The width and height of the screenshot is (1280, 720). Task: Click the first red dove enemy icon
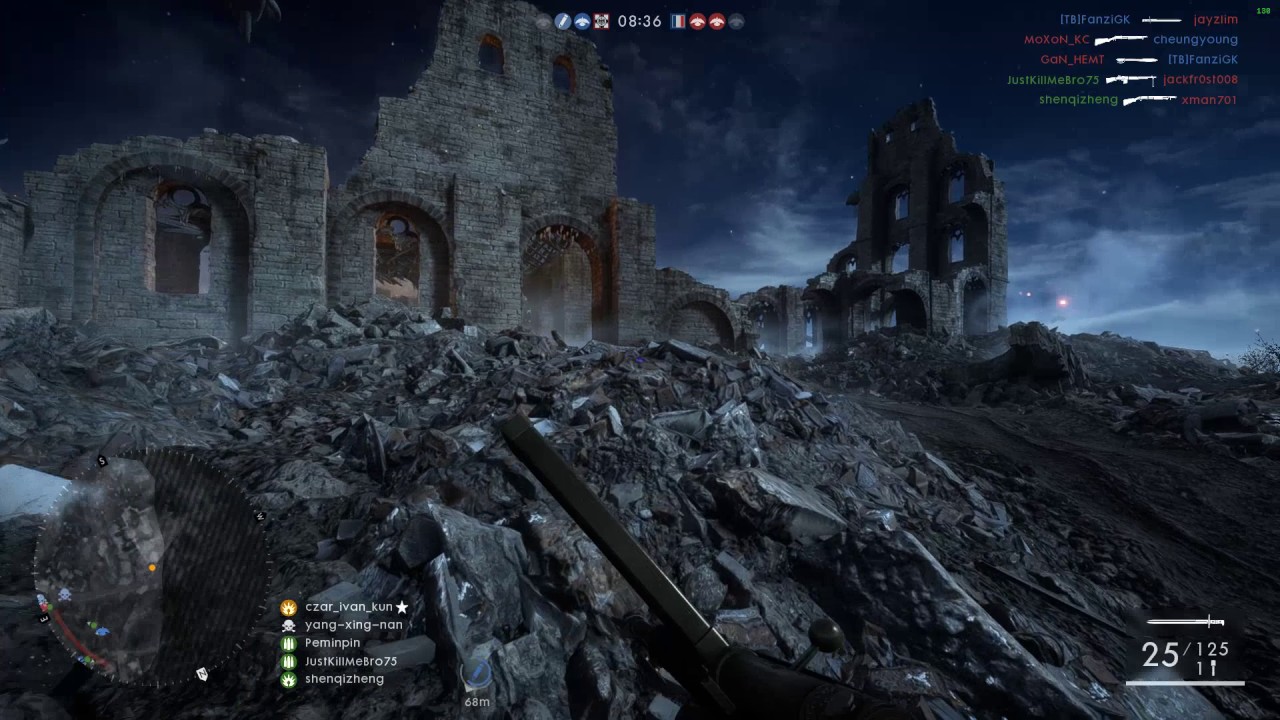coord(697,21)
